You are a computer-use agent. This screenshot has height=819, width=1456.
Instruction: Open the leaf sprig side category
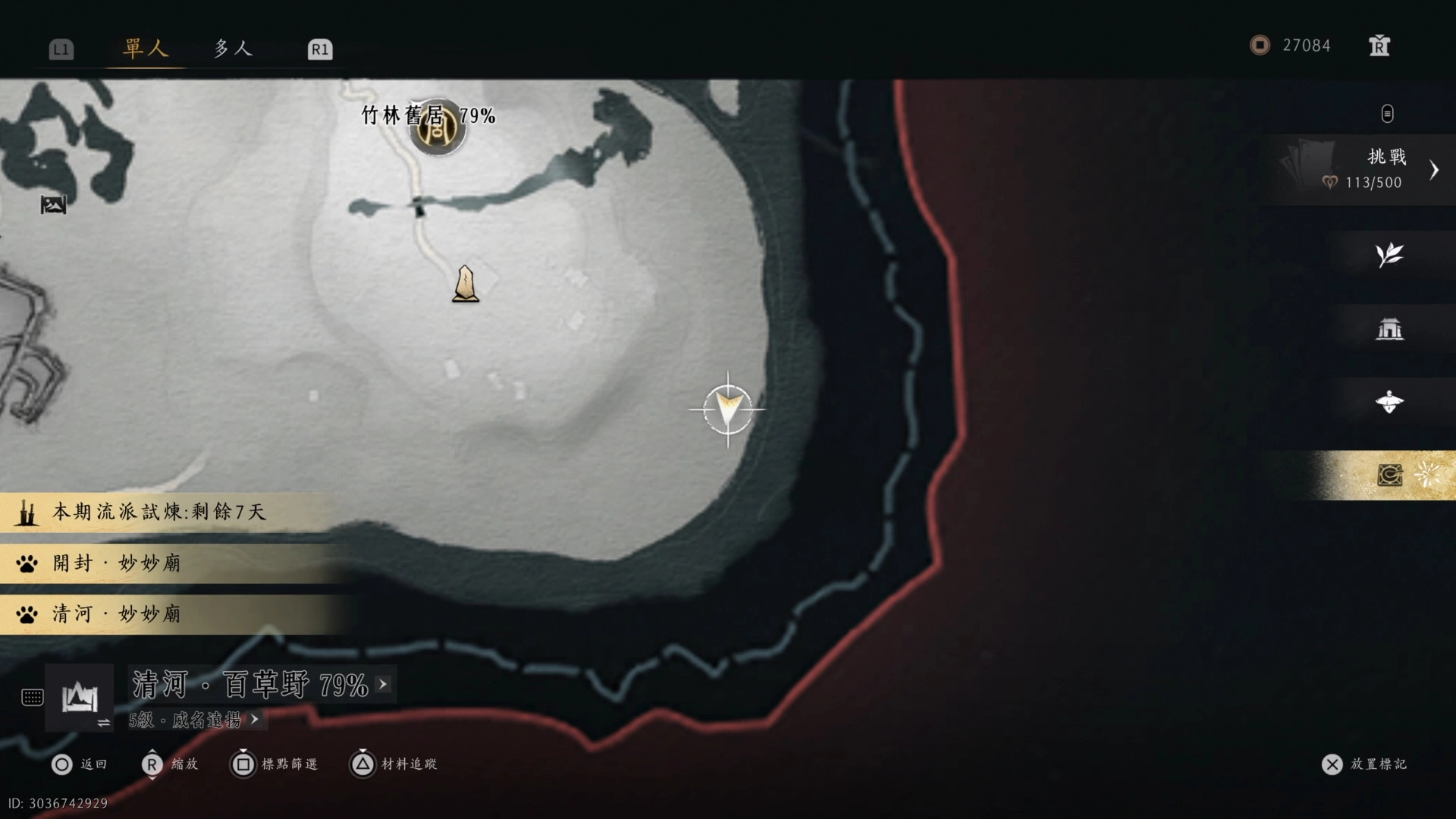pyautogui.click(x=1389, y=255)
